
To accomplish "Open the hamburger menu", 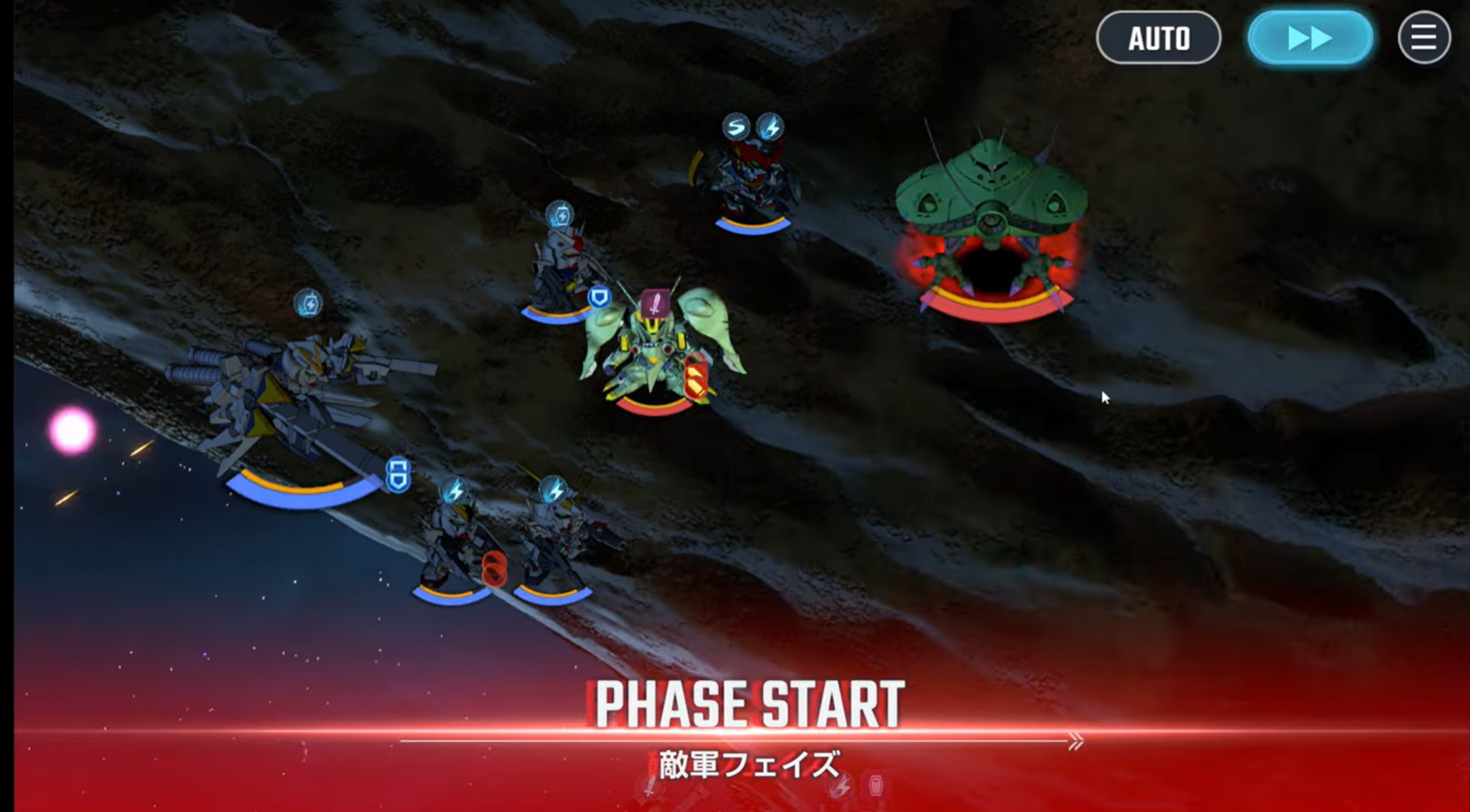I will tap(1424, 37).
